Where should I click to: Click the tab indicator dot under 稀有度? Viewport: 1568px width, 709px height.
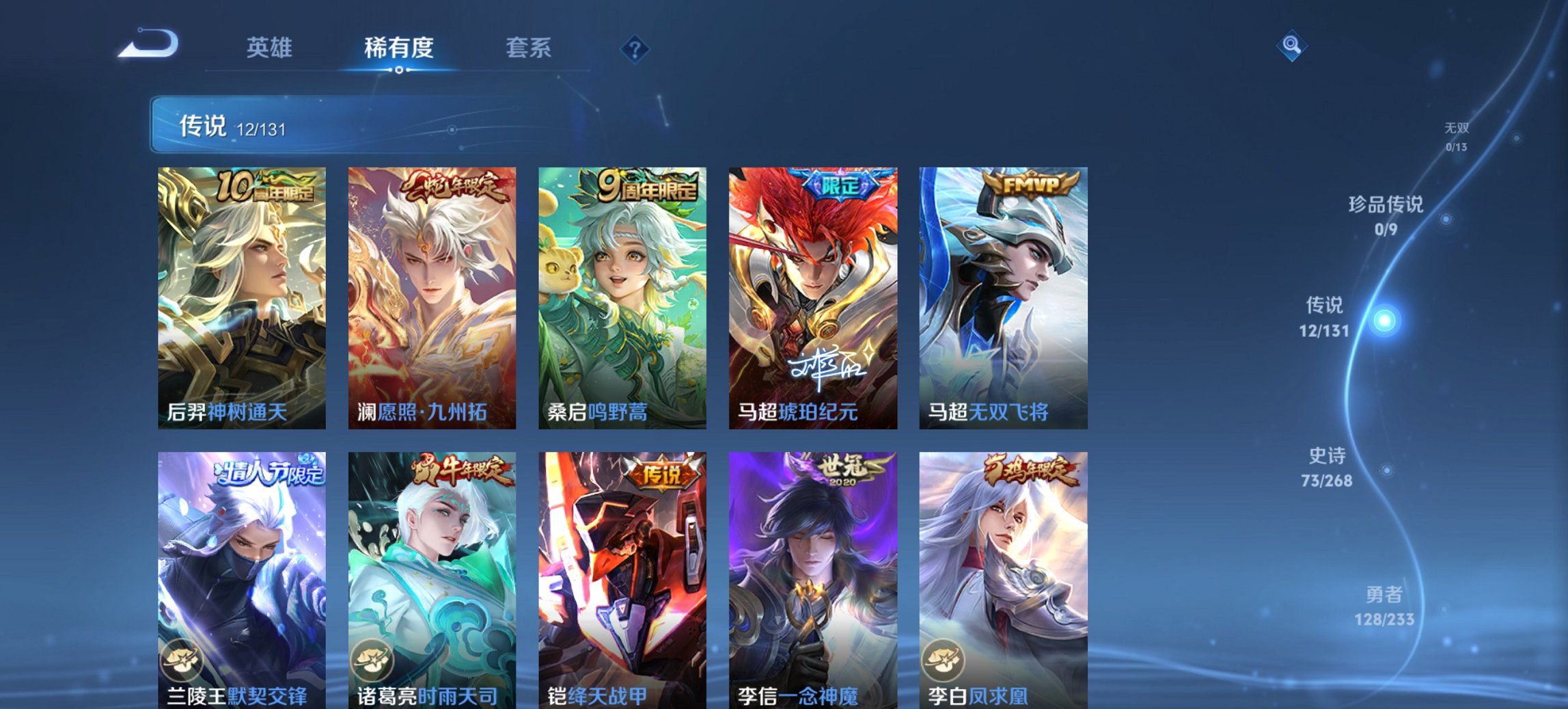[399, 69]
